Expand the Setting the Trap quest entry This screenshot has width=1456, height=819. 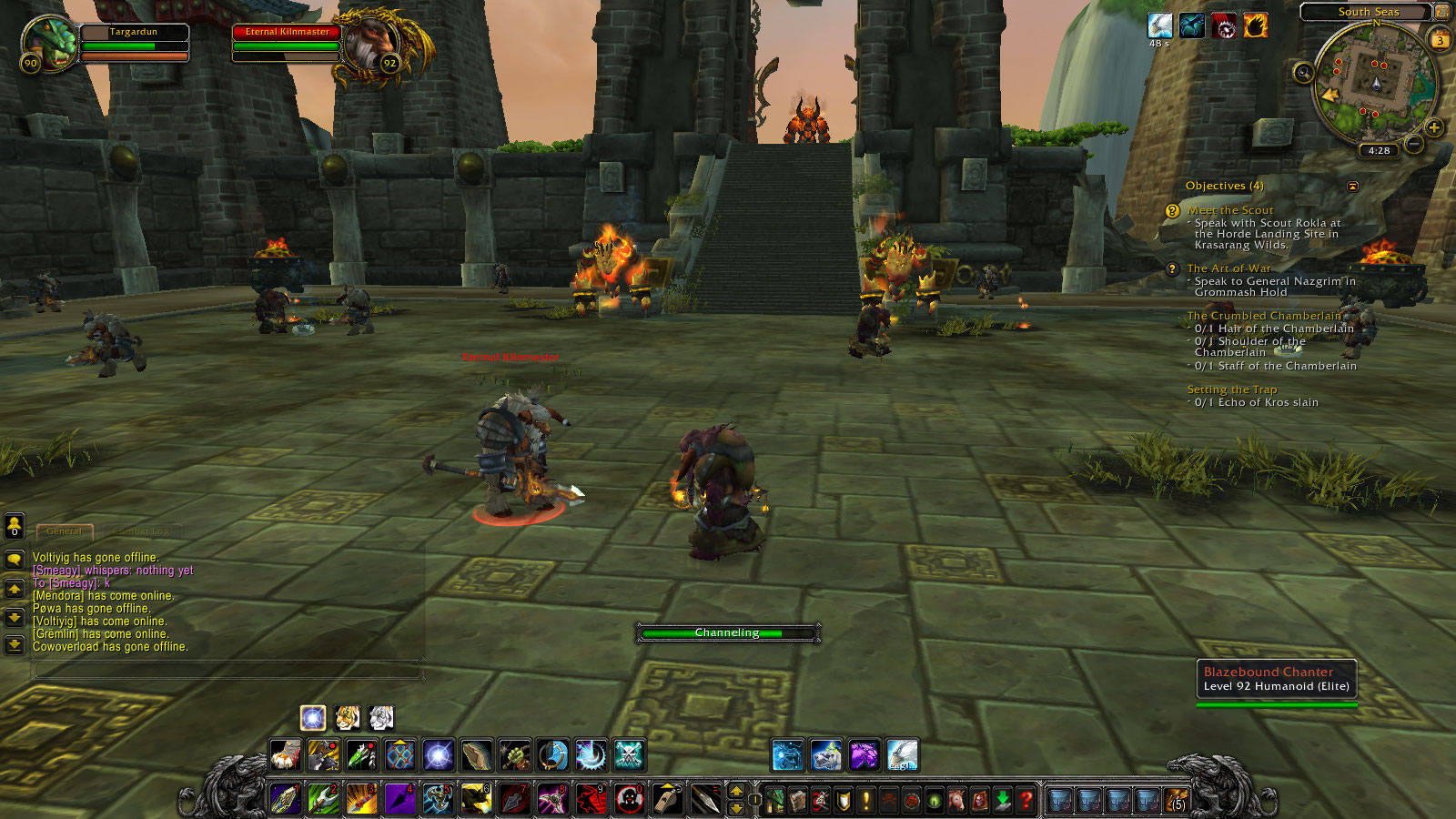pyautogui.click(x=1232, y=389)
